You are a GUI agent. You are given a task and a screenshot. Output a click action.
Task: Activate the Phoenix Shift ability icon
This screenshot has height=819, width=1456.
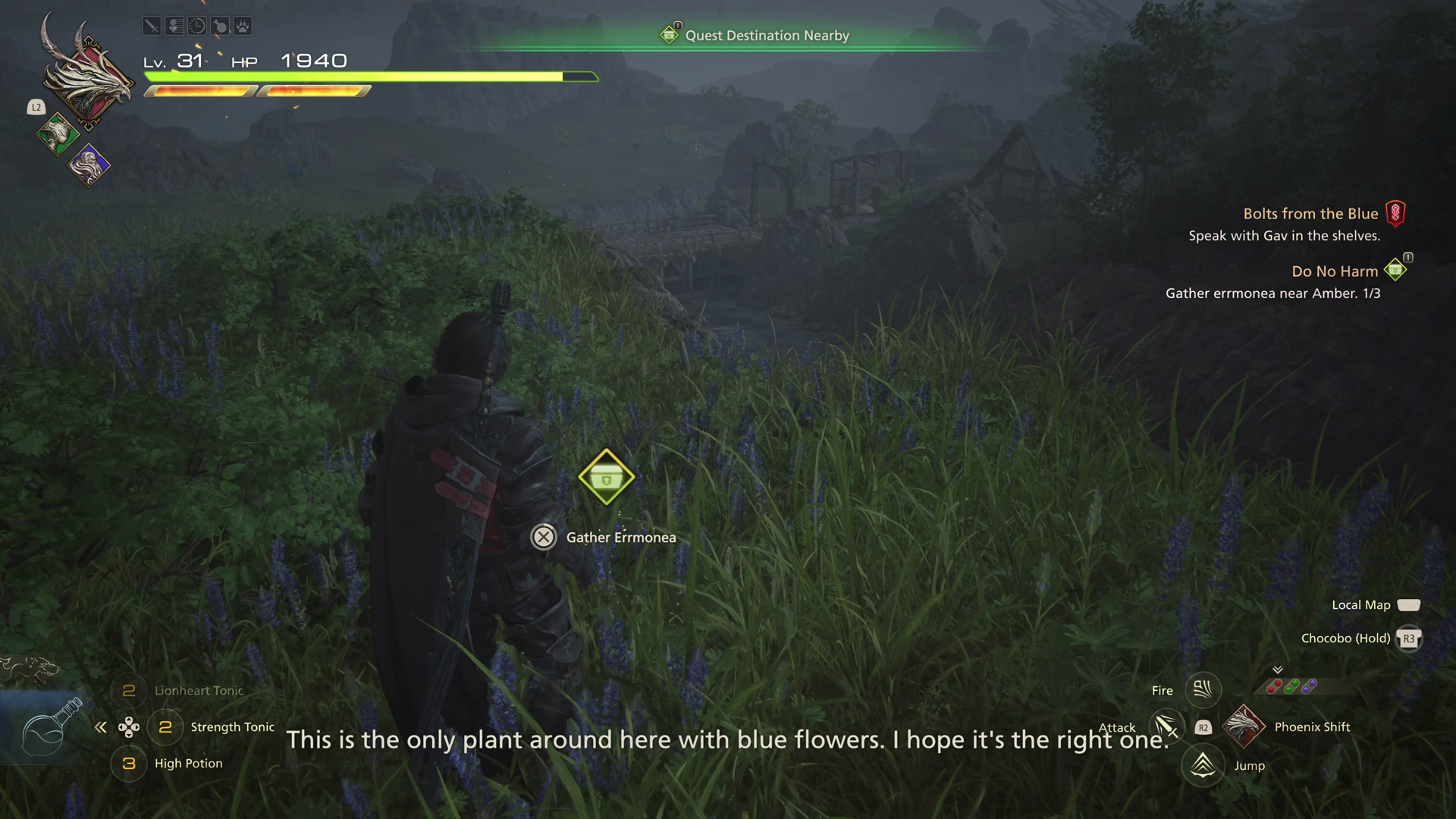pos(1244,726)
